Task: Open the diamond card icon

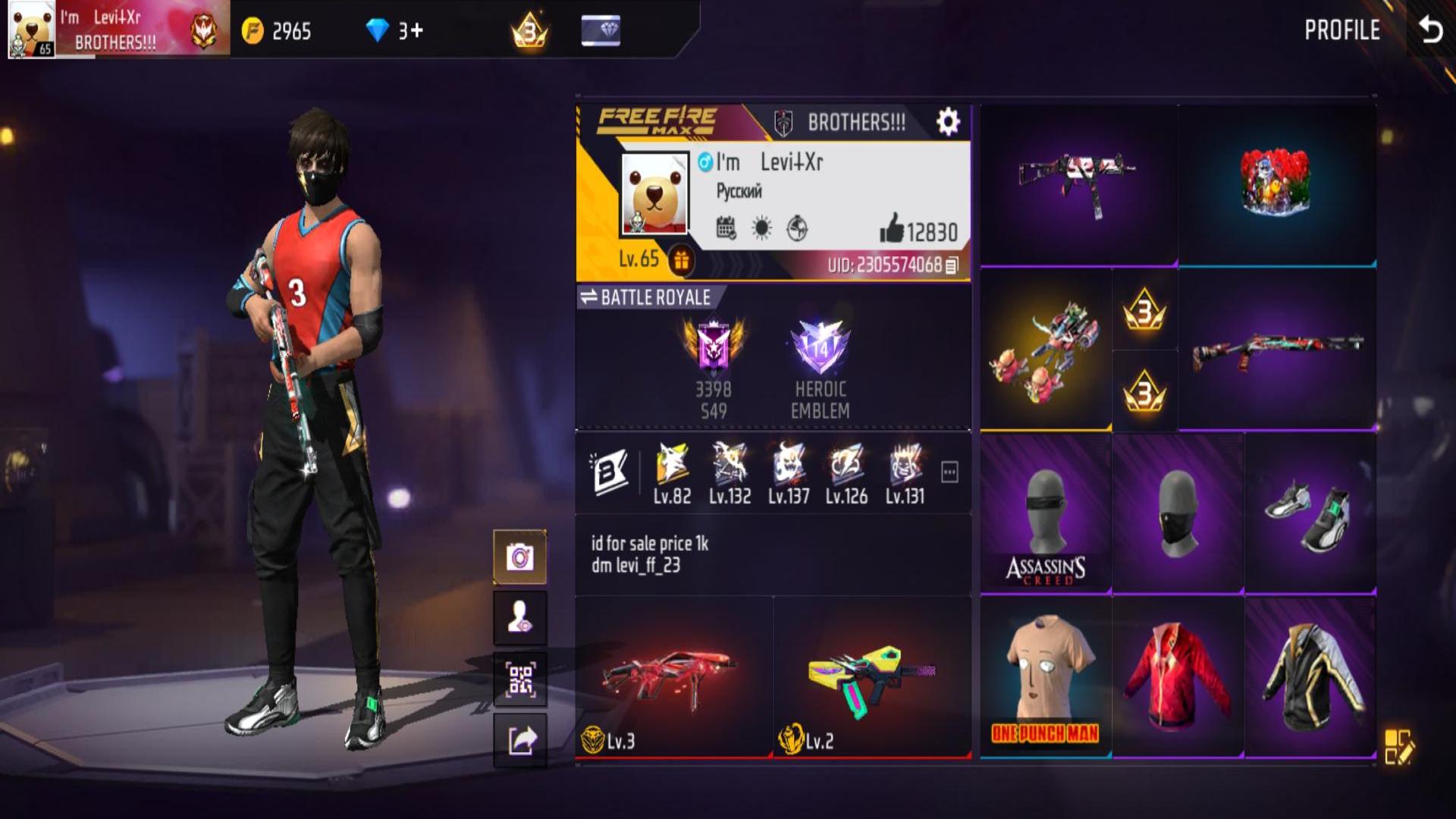Action: (601, 31)
